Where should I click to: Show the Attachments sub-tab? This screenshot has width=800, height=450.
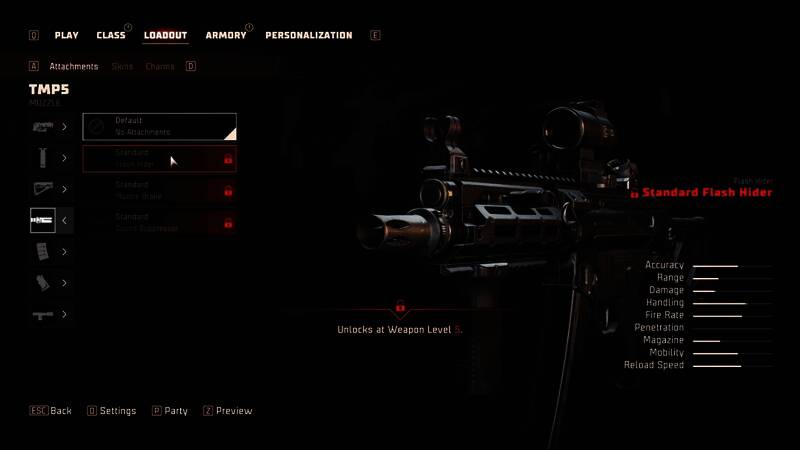point(74,67)
